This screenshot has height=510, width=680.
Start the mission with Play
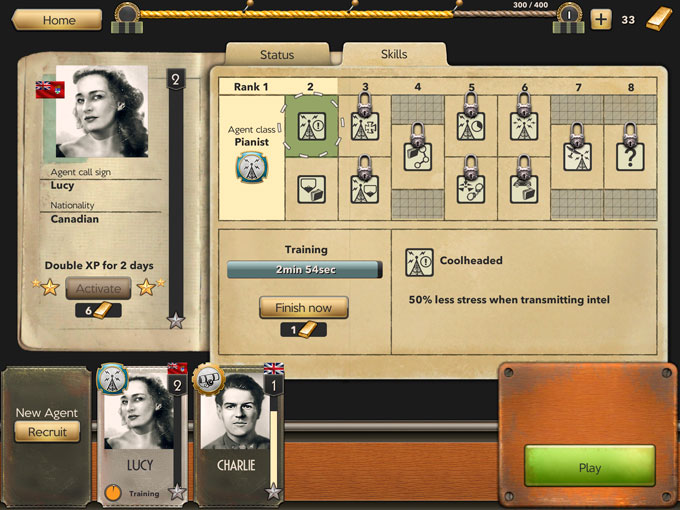tap(590, 467)
